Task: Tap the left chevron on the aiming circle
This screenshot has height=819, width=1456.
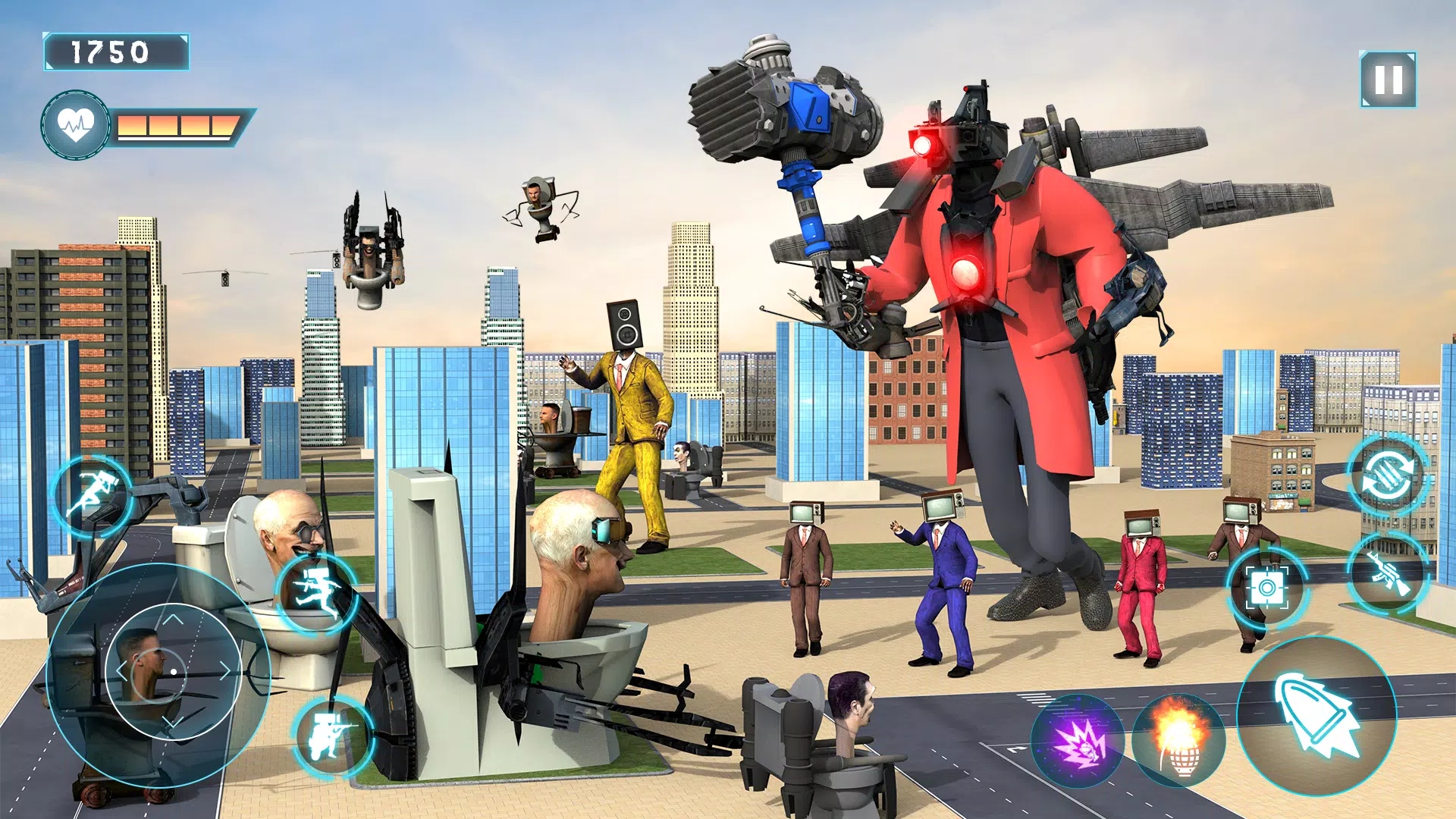Action: (x=122, y=670)
